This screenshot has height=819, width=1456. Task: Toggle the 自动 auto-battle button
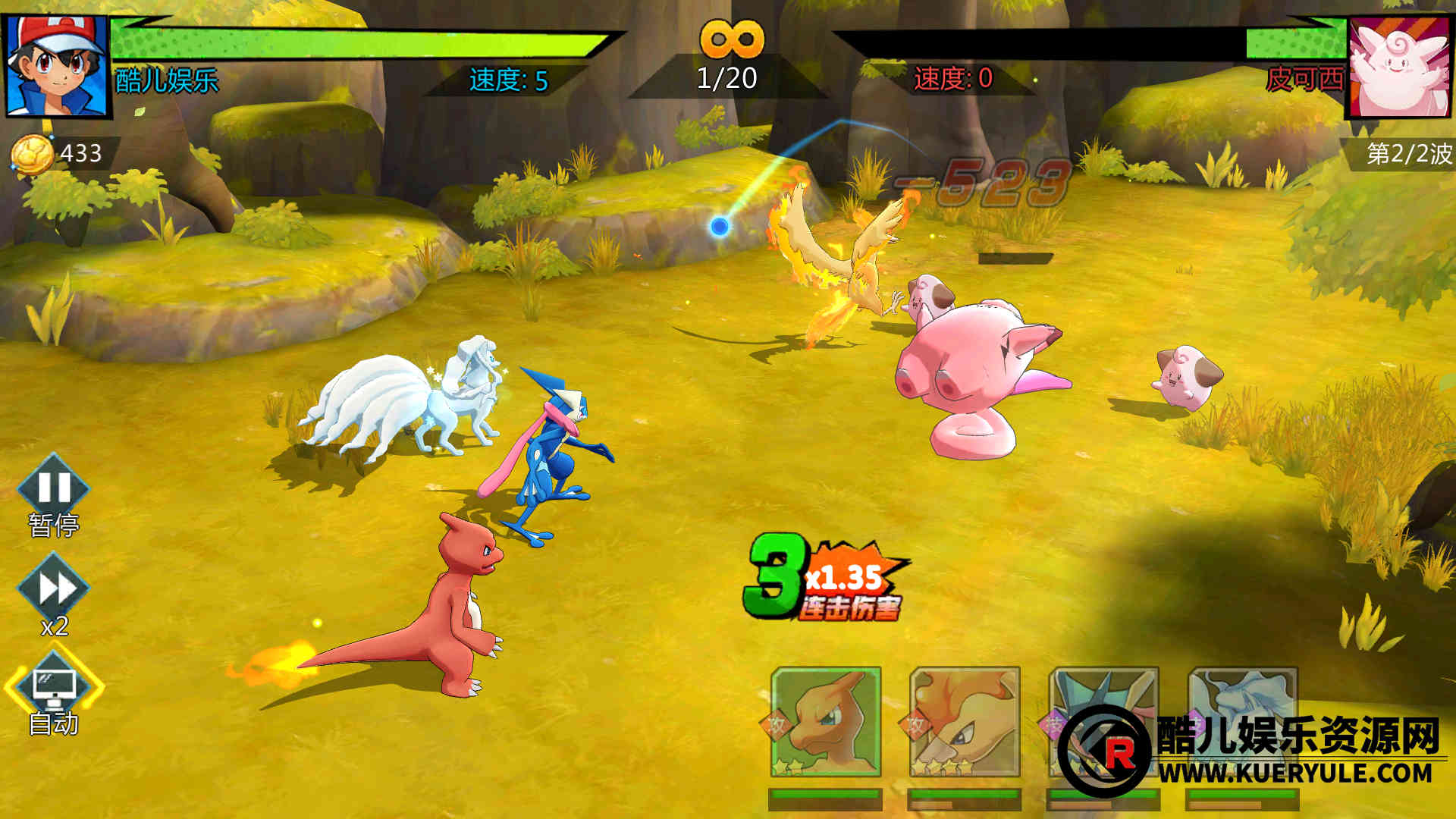pyautogui.click(x=54, y=688)
